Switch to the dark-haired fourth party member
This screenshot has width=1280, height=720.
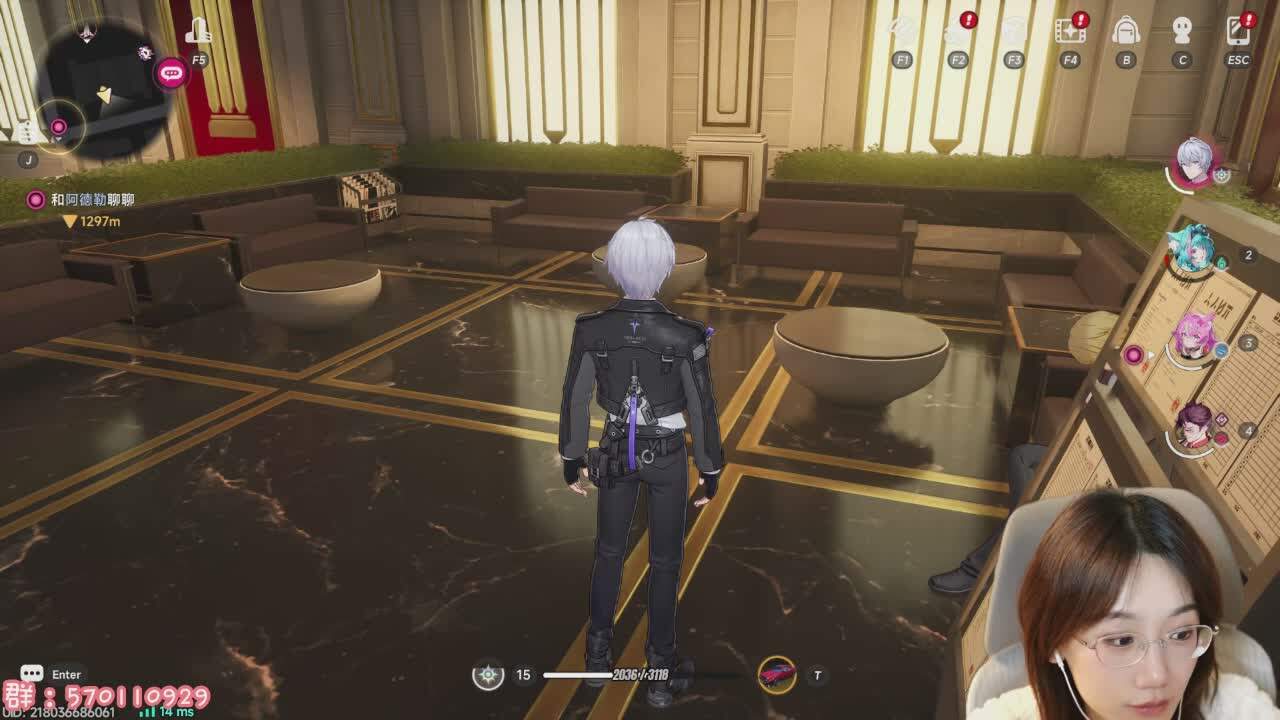1193,427
